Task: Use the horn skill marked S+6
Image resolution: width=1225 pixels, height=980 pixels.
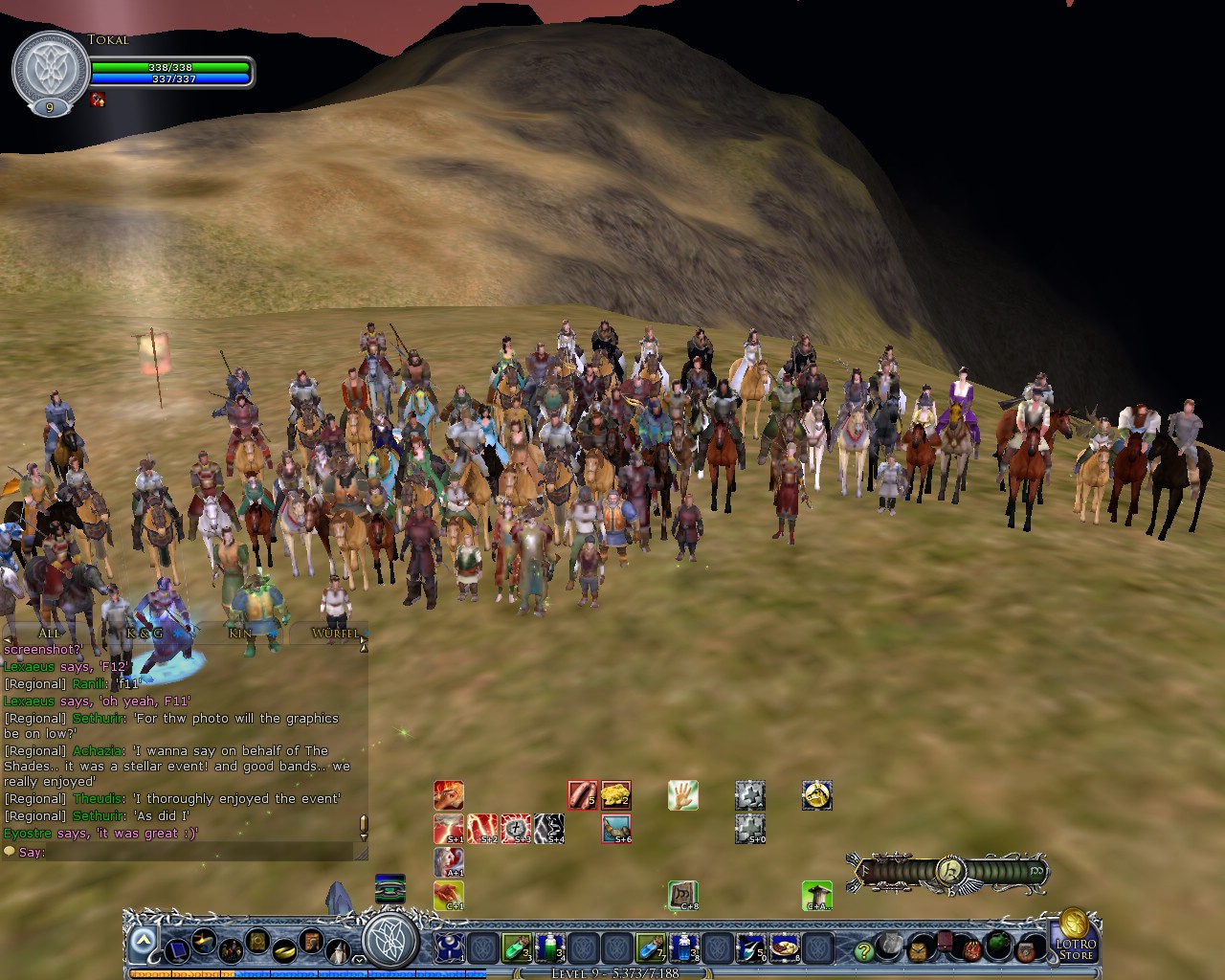Action: point(615,829)
